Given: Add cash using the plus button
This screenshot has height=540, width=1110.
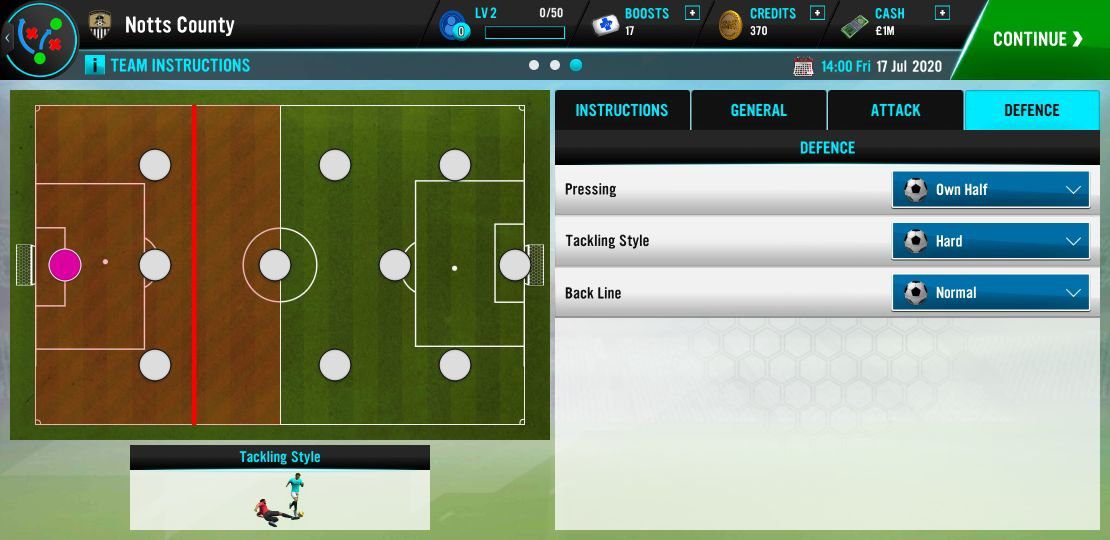Looking at the screenshot, I should 941,13.
